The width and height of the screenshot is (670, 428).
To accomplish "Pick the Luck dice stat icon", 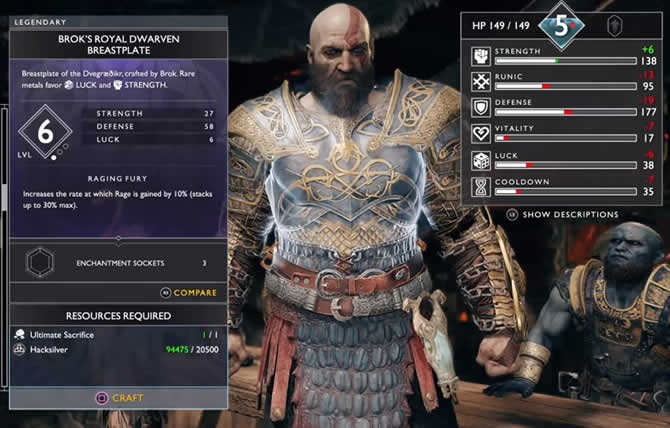I will 482,160.
